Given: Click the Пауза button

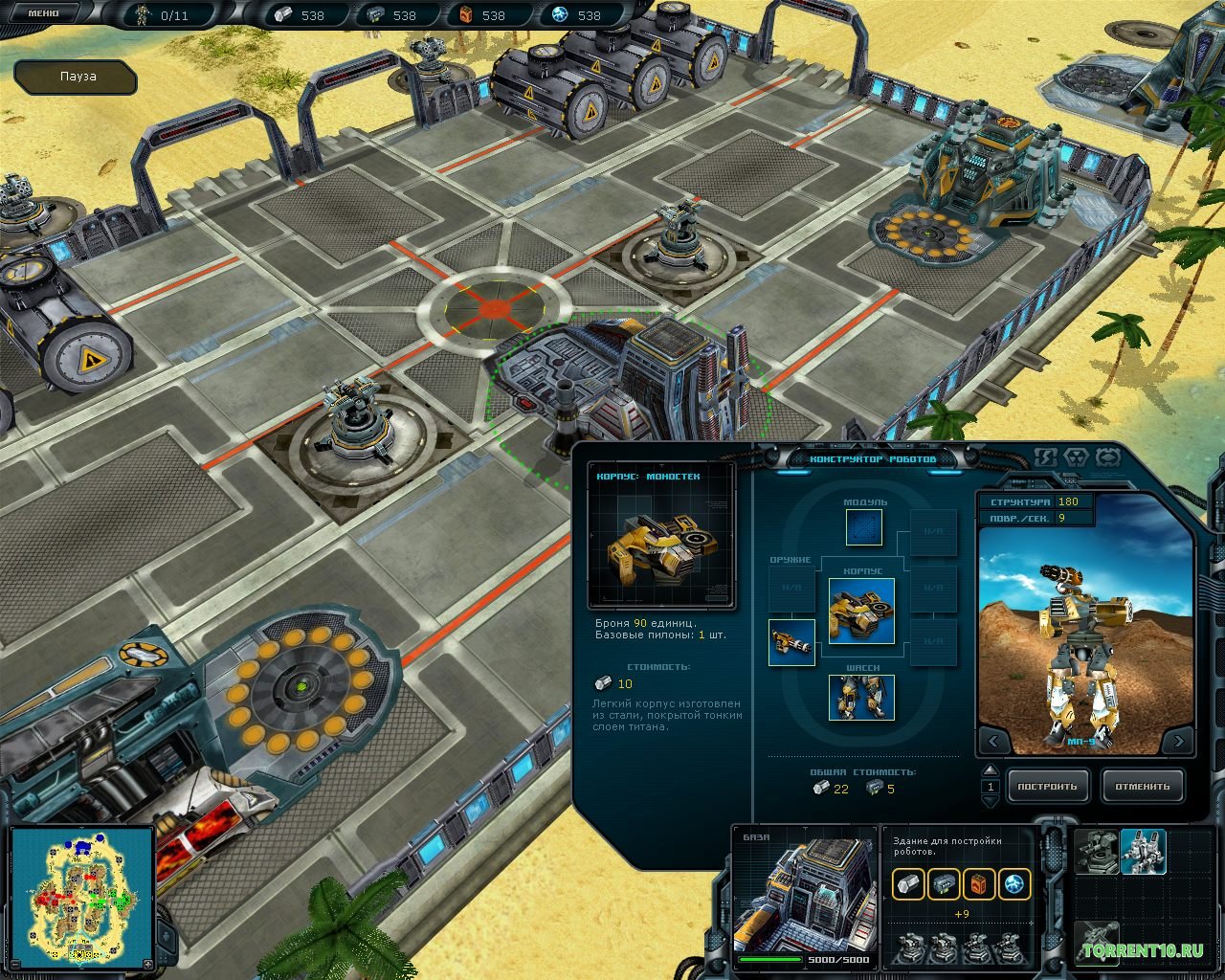Looking at the screenshot, I should [x=77, y=77].
